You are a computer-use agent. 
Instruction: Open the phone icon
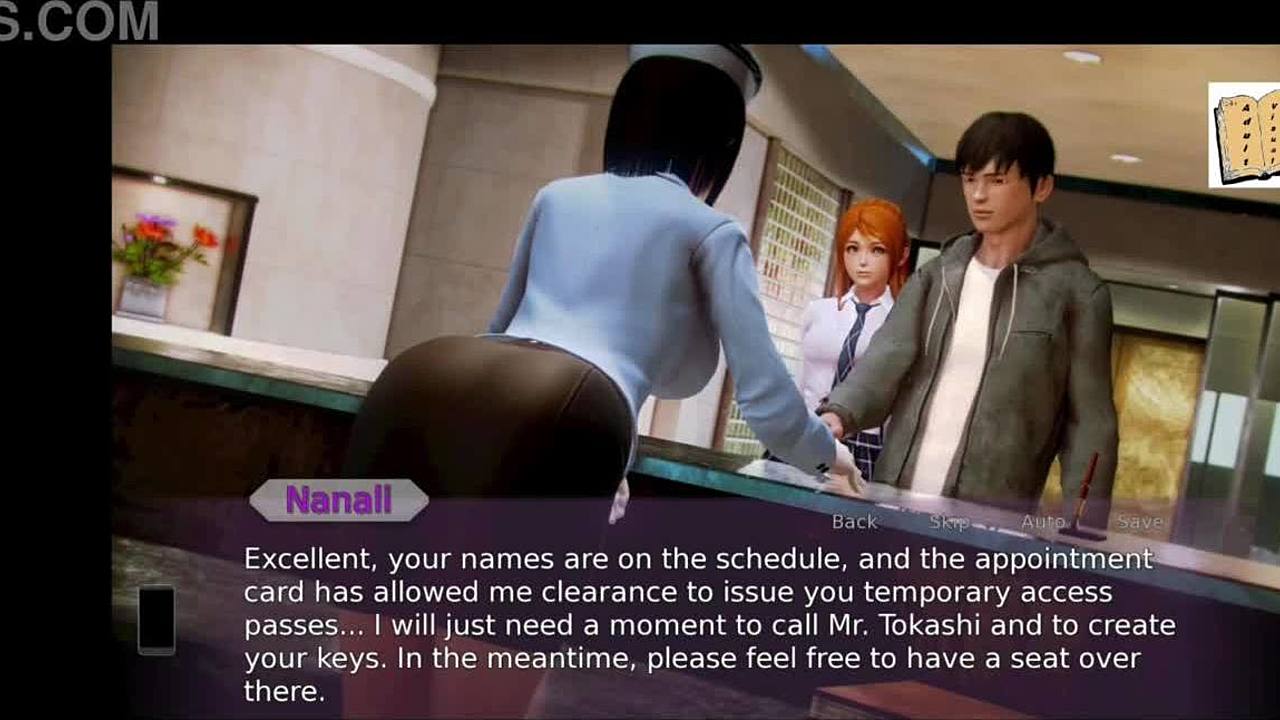tap(156, 620)
